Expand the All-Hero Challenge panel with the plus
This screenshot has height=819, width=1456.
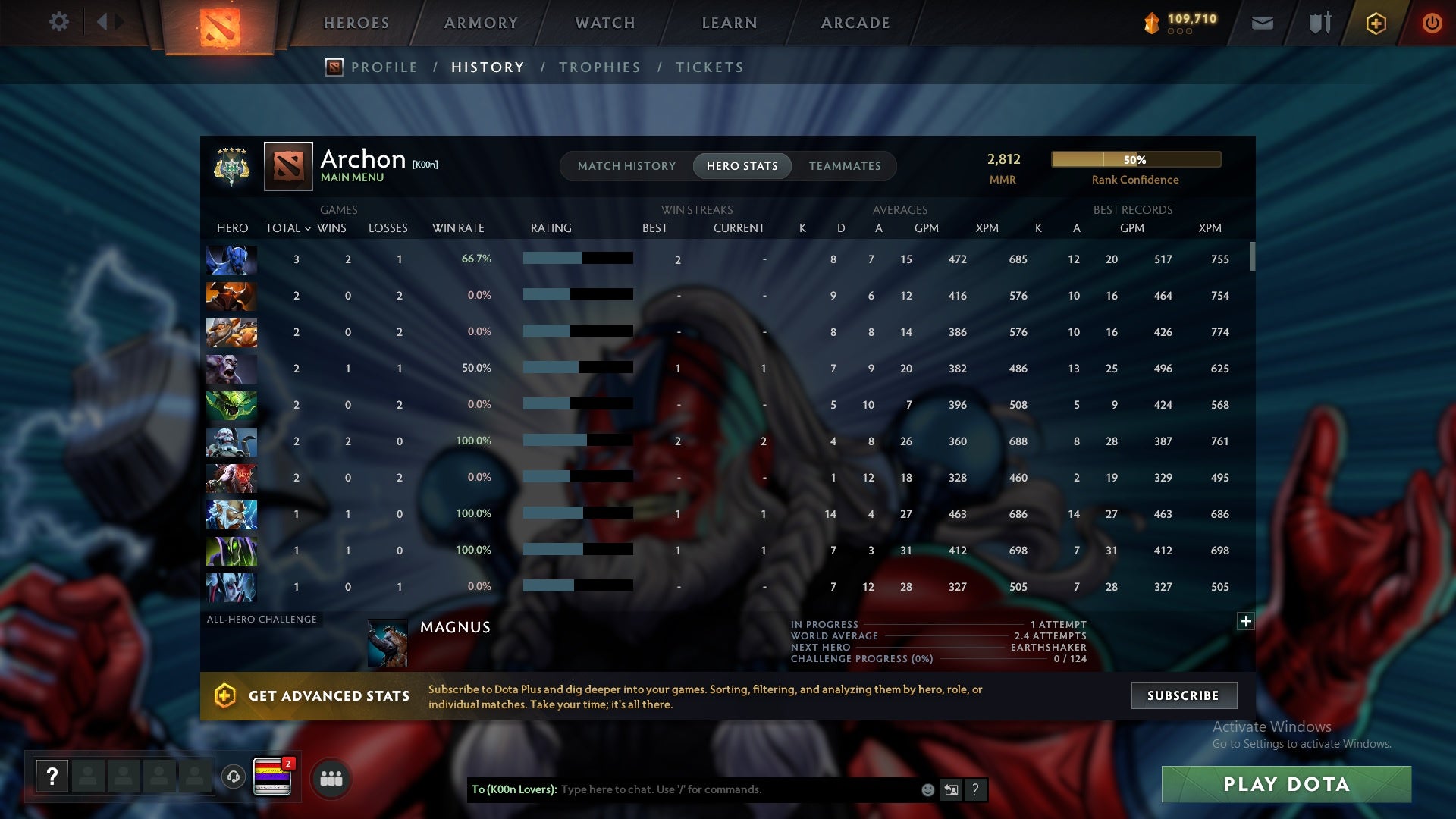1244,621
